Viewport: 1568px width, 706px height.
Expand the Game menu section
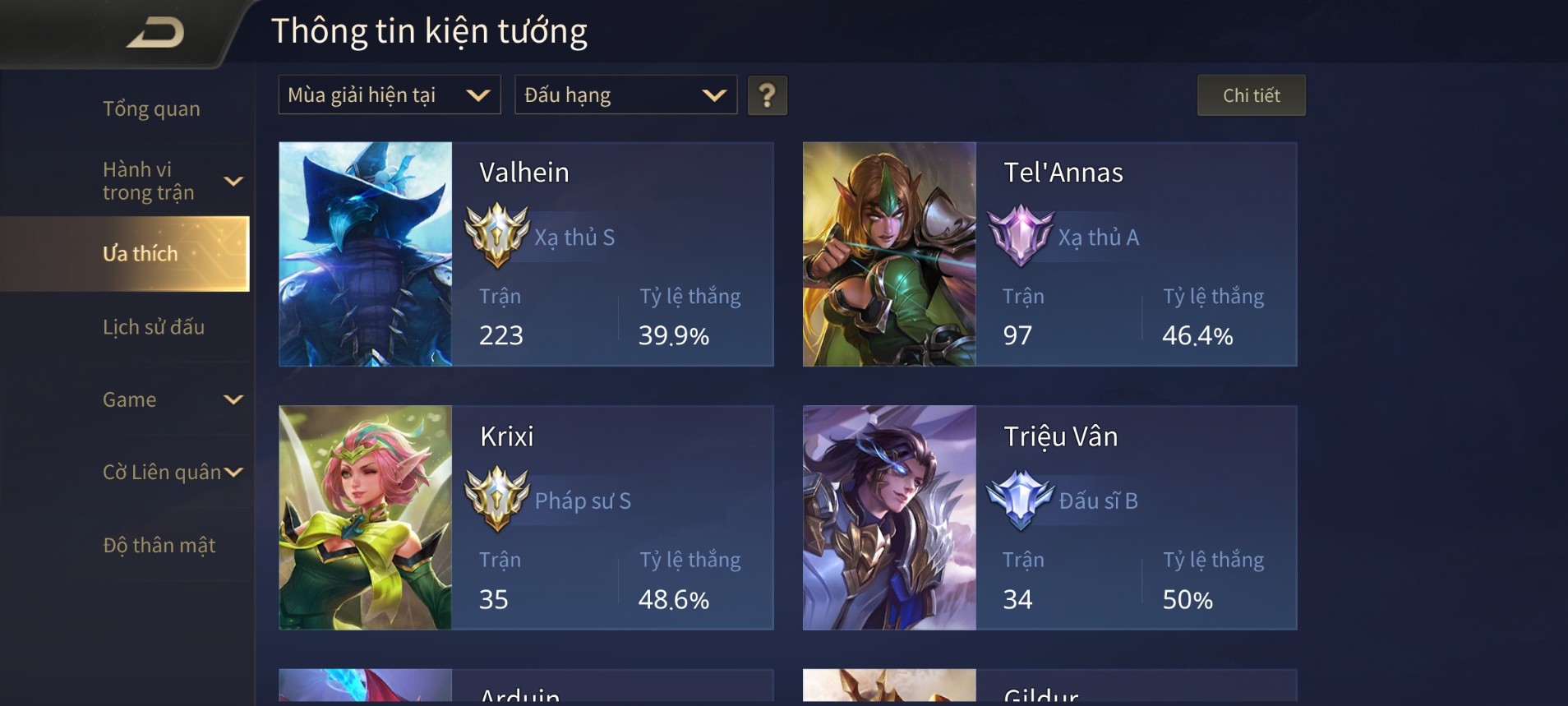pos(171,399)
